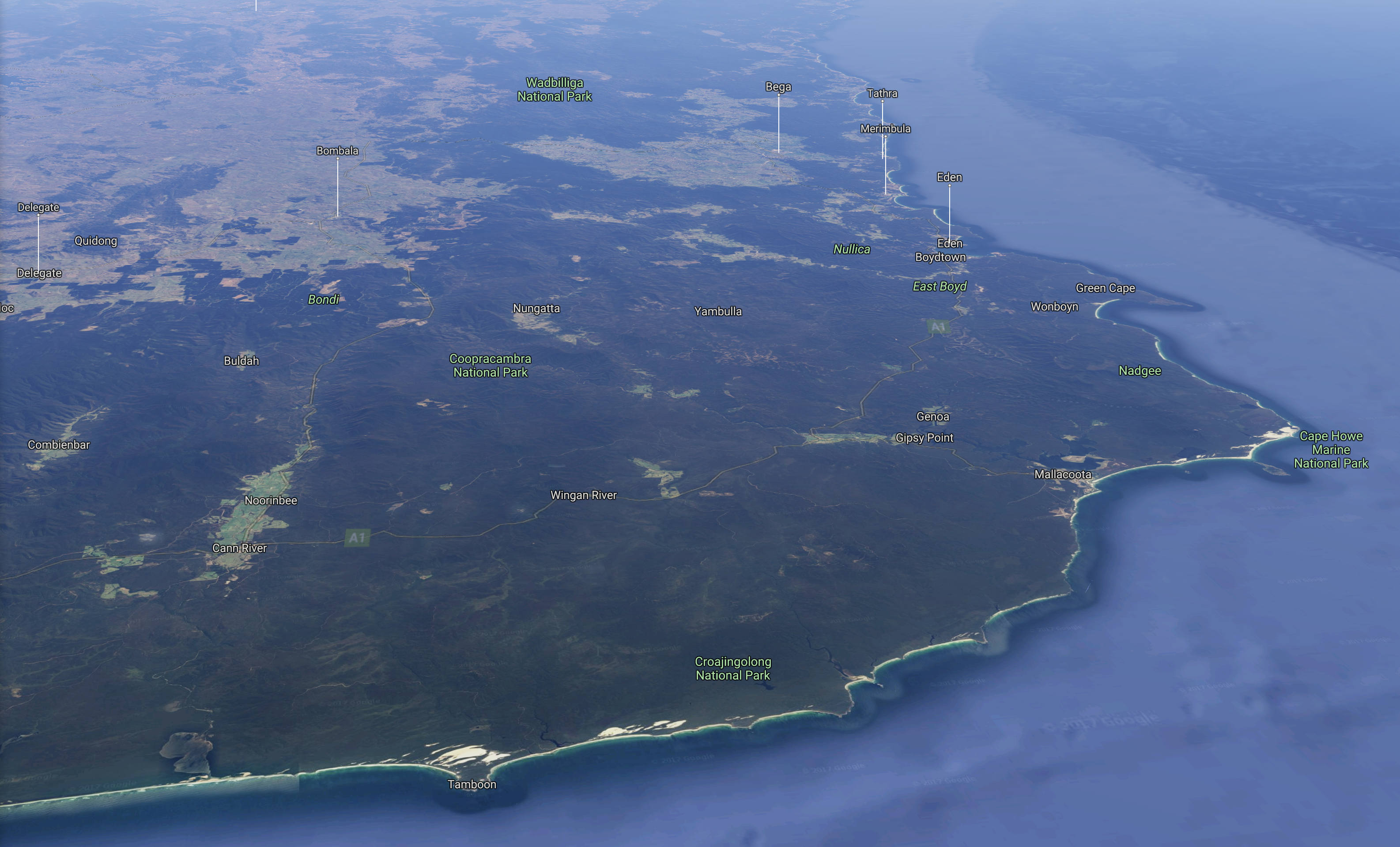The width and height of the screenshot is (1400, 847).
Task: Open the Genoa place label
Action: (x=932, y=417)
